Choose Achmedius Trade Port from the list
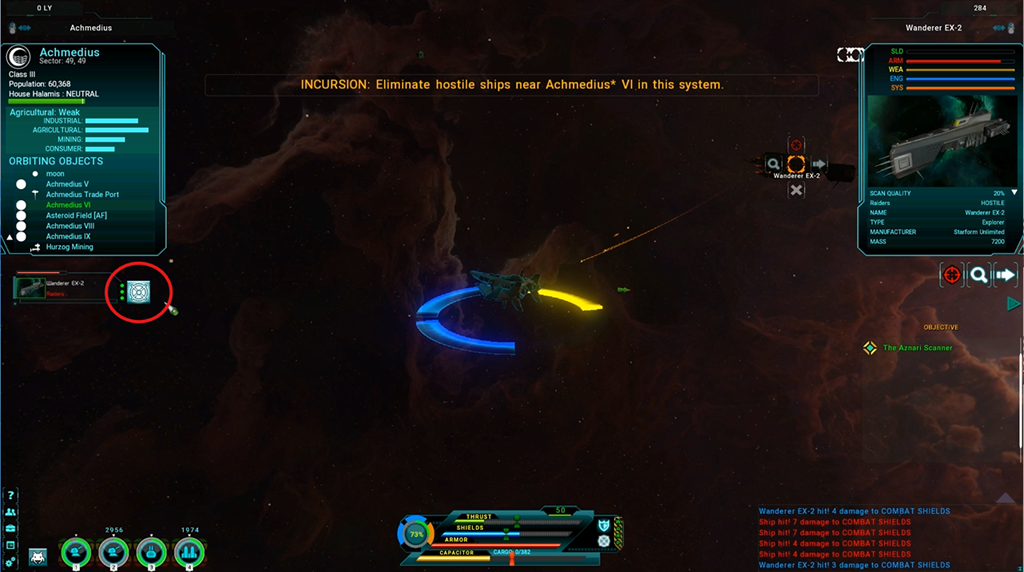 [82, 194]
